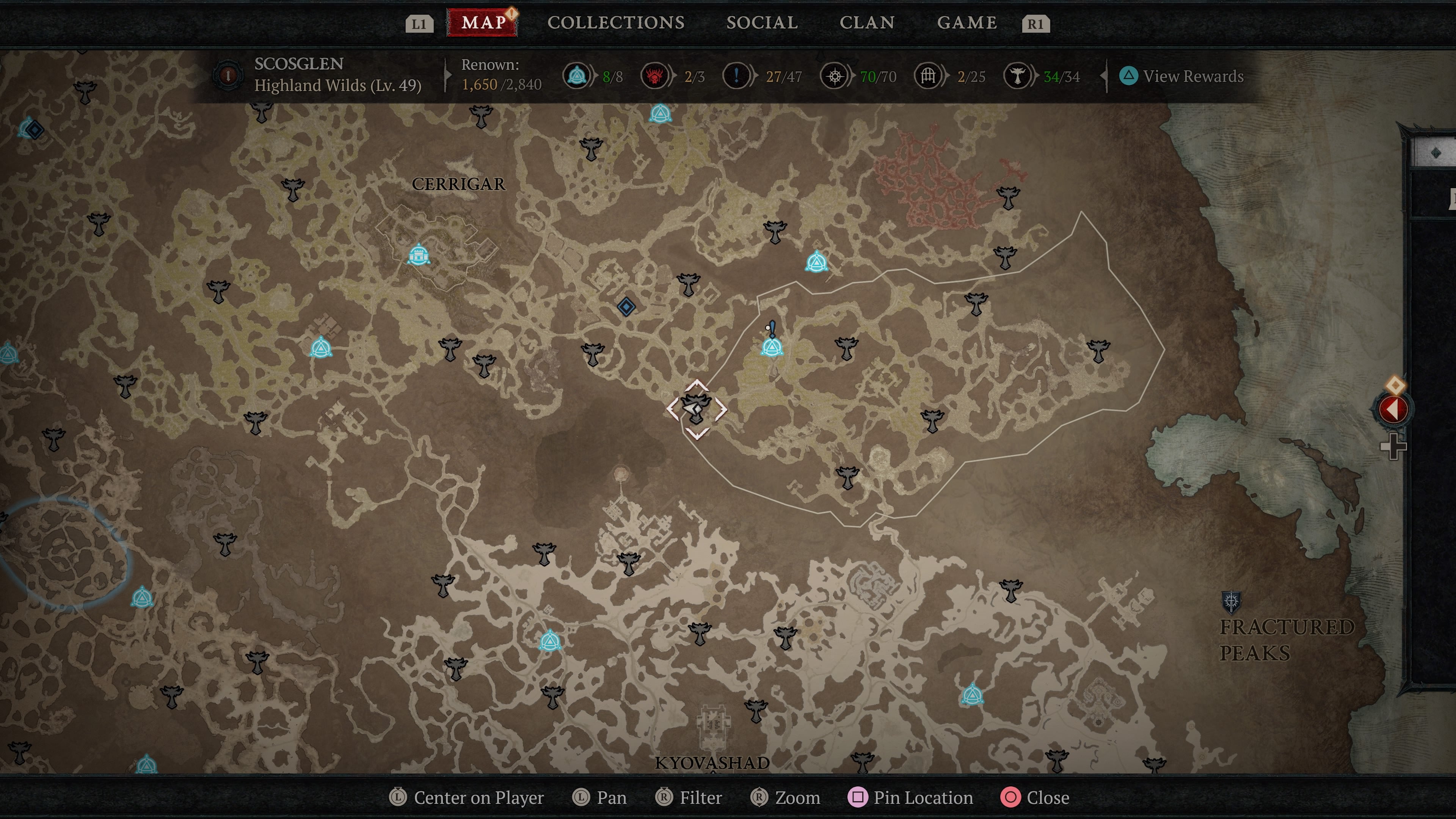
Task: Click the areas discovered renown icon showing 70/70
Action: pyautogui.click(x=835, y=76)
